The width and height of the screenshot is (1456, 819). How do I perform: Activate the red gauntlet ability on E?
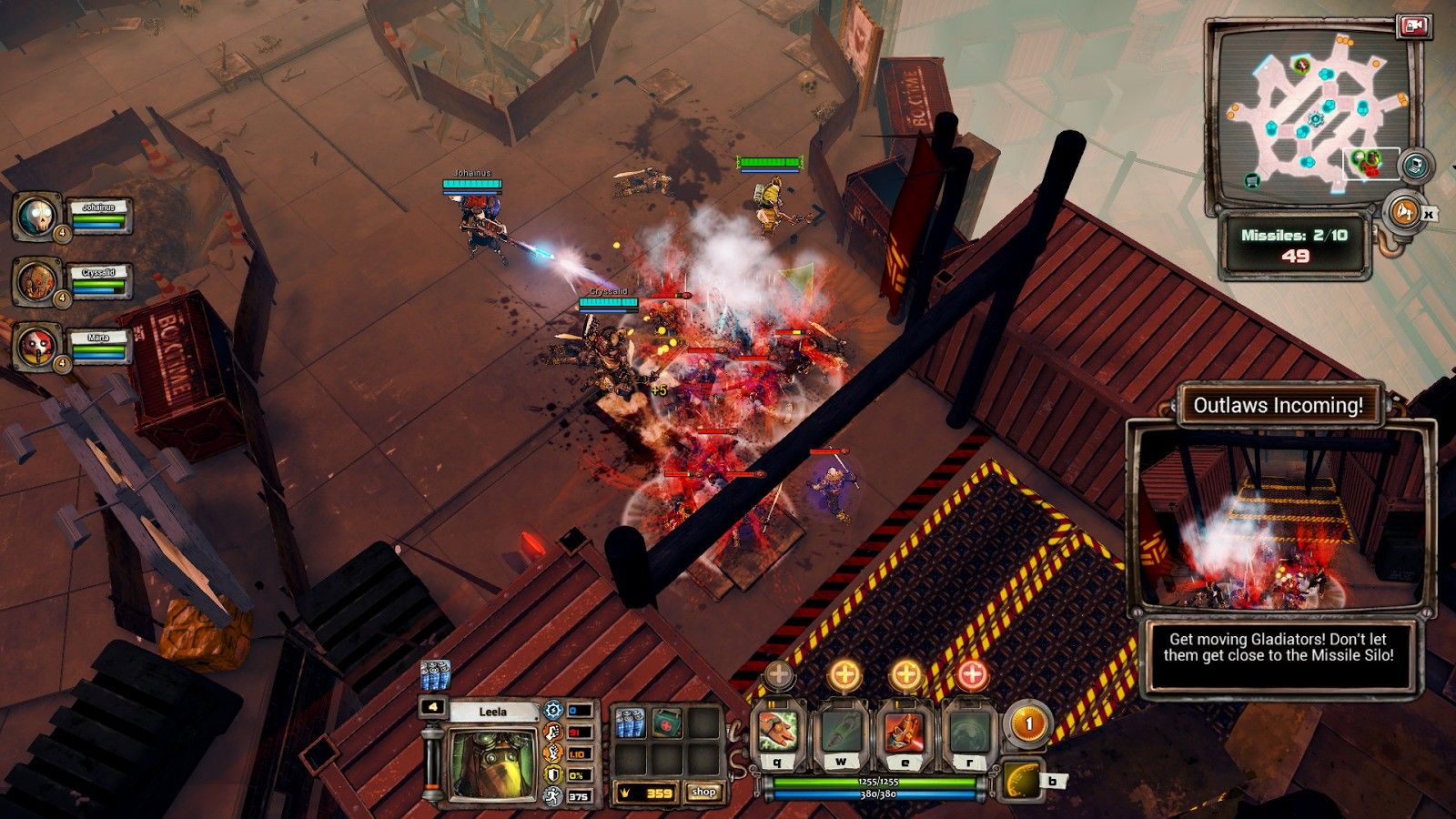tap(904, 732)
